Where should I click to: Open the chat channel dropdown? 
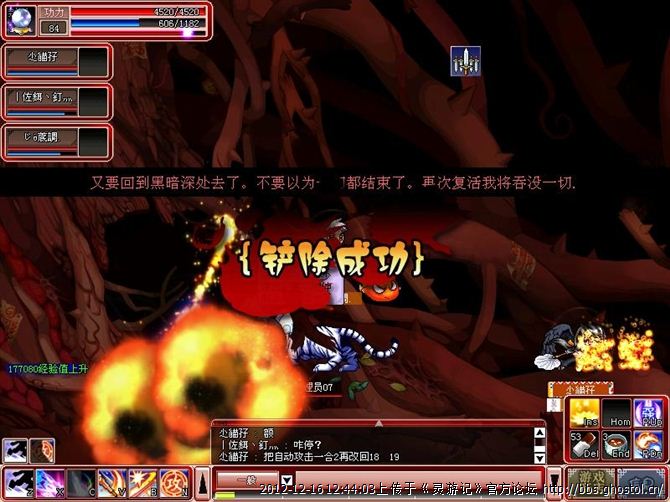click(x=286, y=481)
